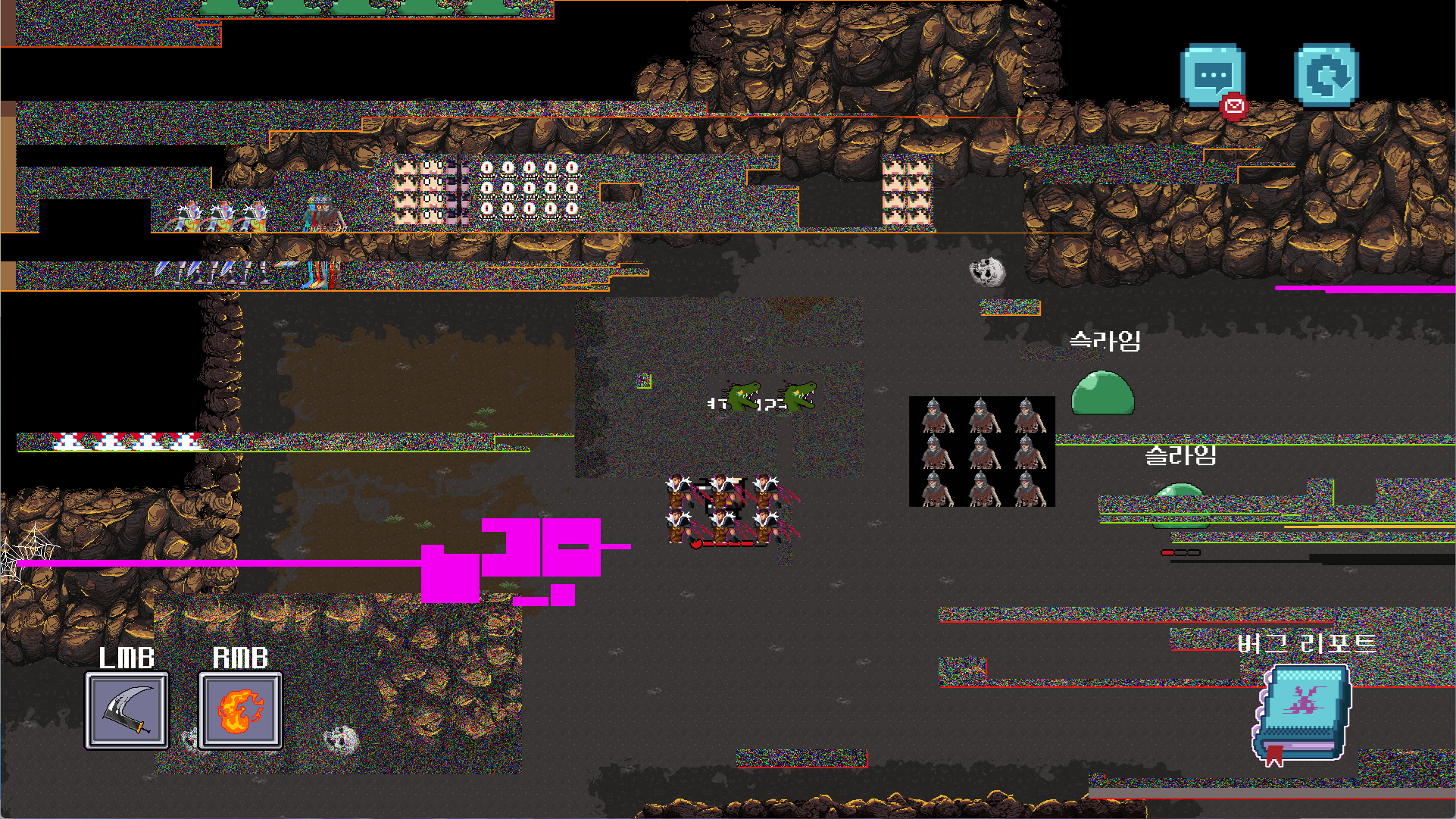Open the chat speech bubble button
The width and height of the screenshot is (1456, 819).
(1212, 76)
